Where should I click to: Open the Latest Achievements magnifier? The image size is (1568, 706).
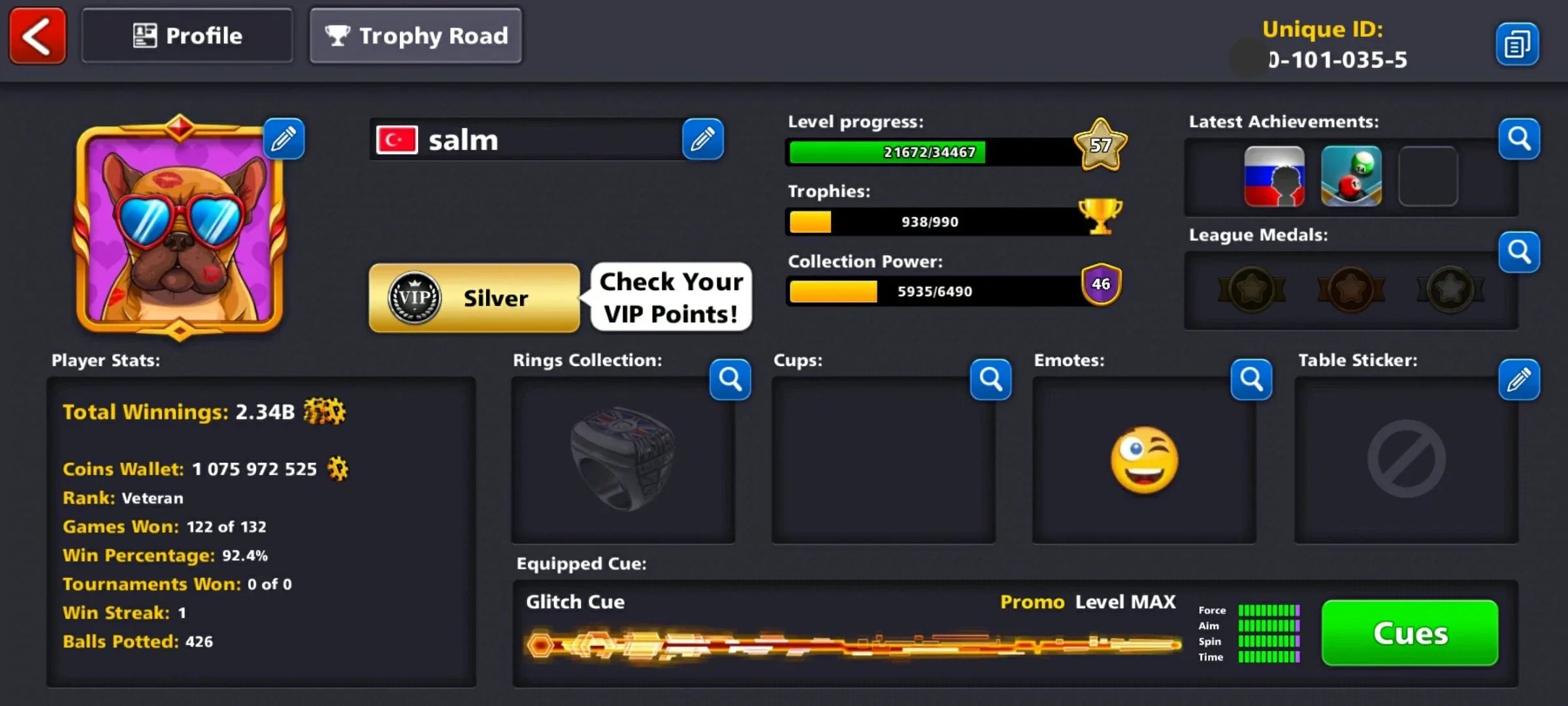coord(1519,139)
